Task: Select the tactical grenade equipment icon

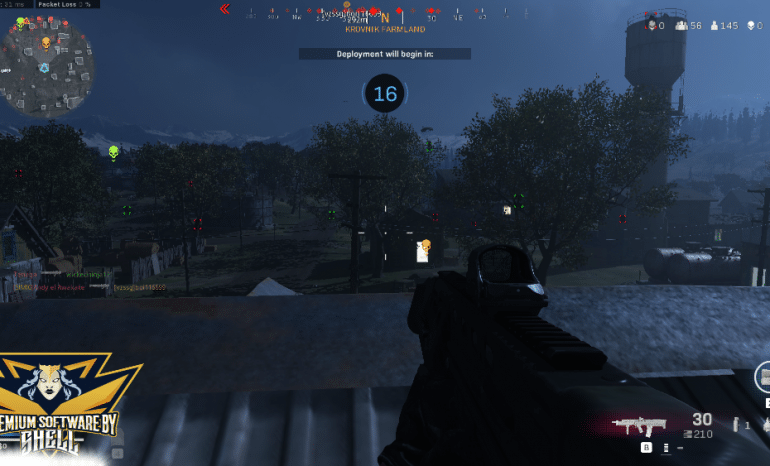Action: pyautogui.click(x=736, y=425)
